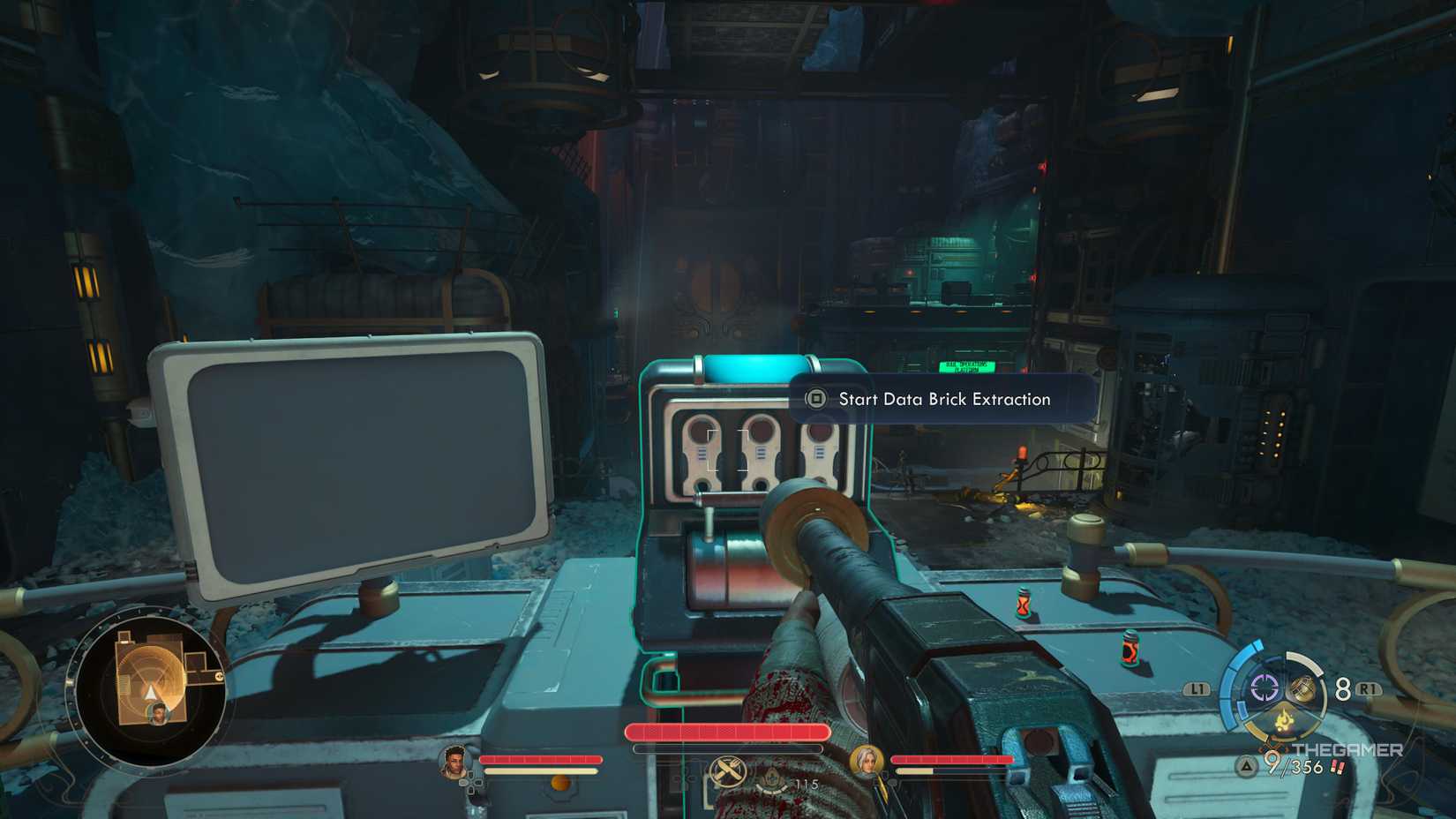The image size is (1456, 819).
Task: Click the faction emblem beside the 115 currency count
Action: point(772,778)
